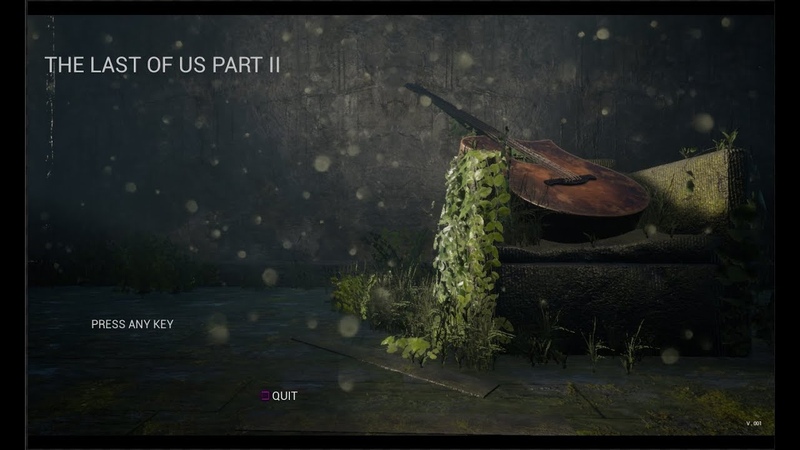Screen dimensions: 800x450
Task: Quit the game from the title screen
Action: coord(283,396)
